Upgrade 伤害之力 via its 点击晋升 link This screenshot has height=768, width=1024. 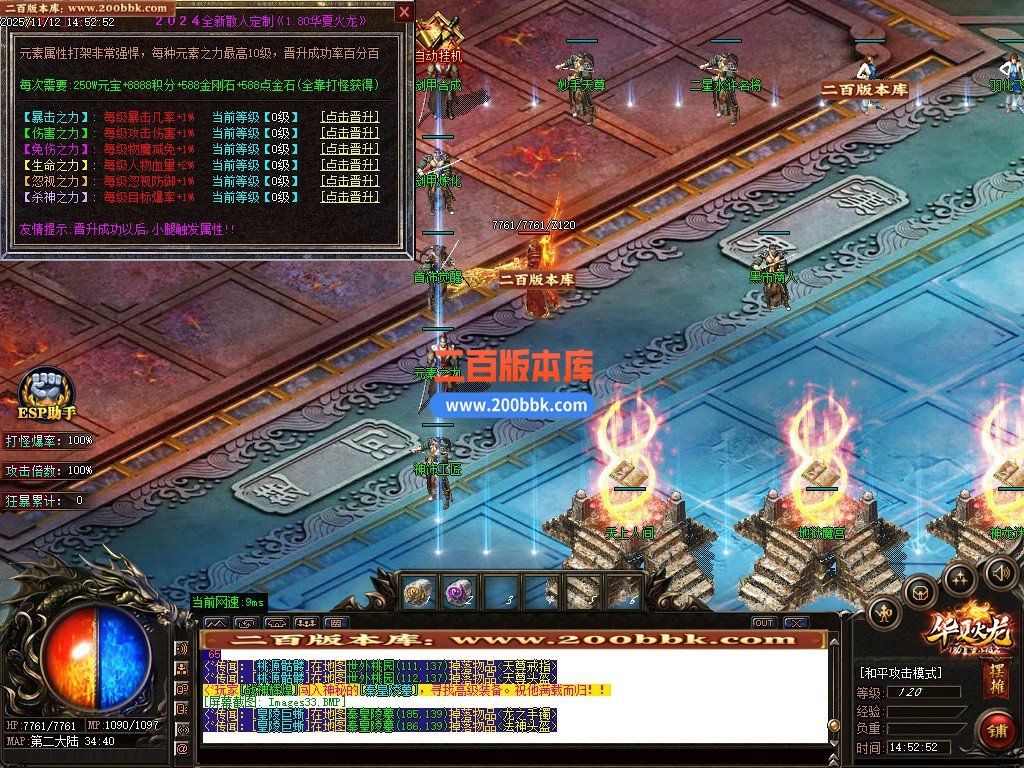pyautogui.click(x=349, y=133)
